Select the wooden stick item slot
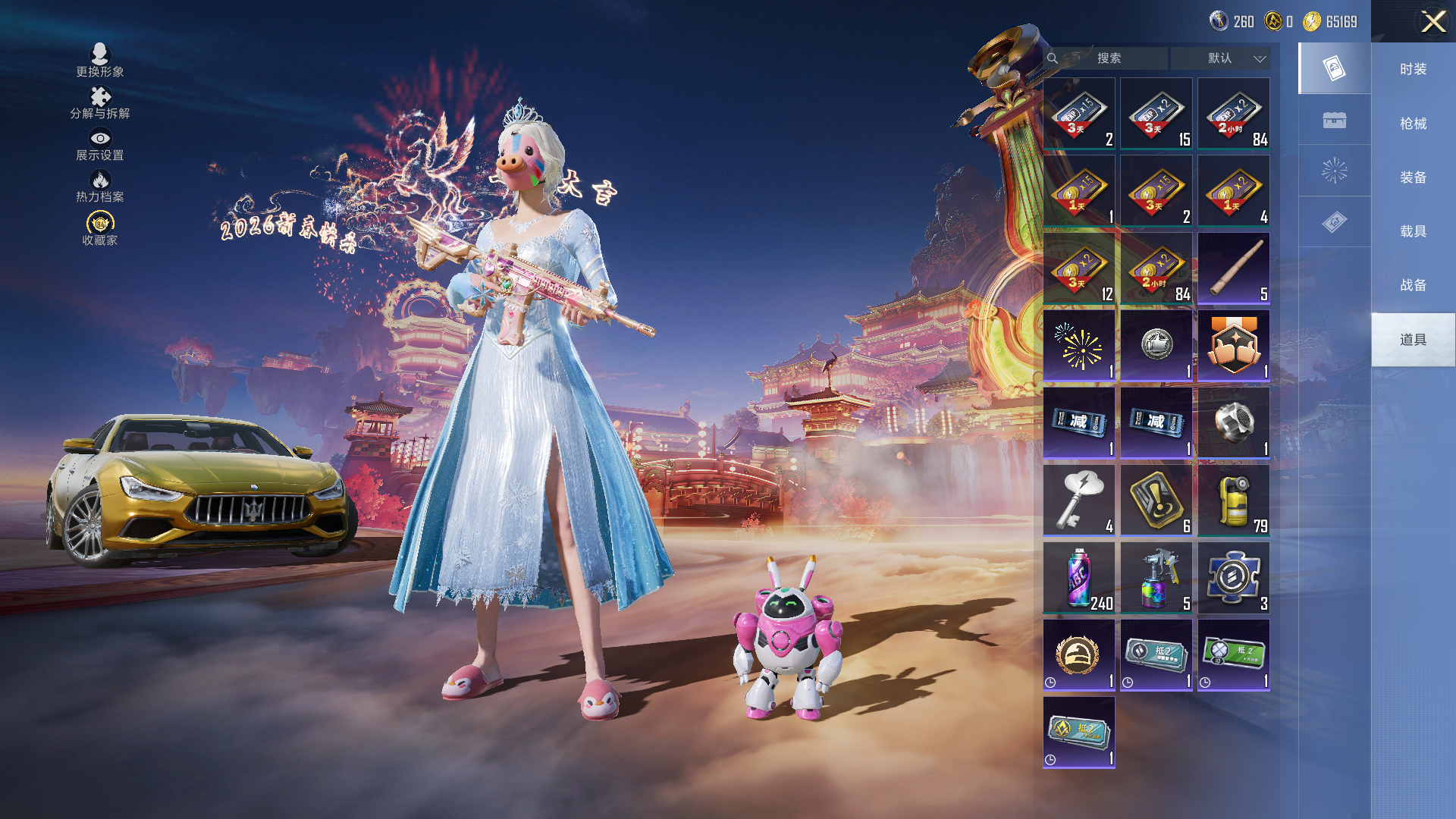1456x819 pixels. pos(1234,268)
